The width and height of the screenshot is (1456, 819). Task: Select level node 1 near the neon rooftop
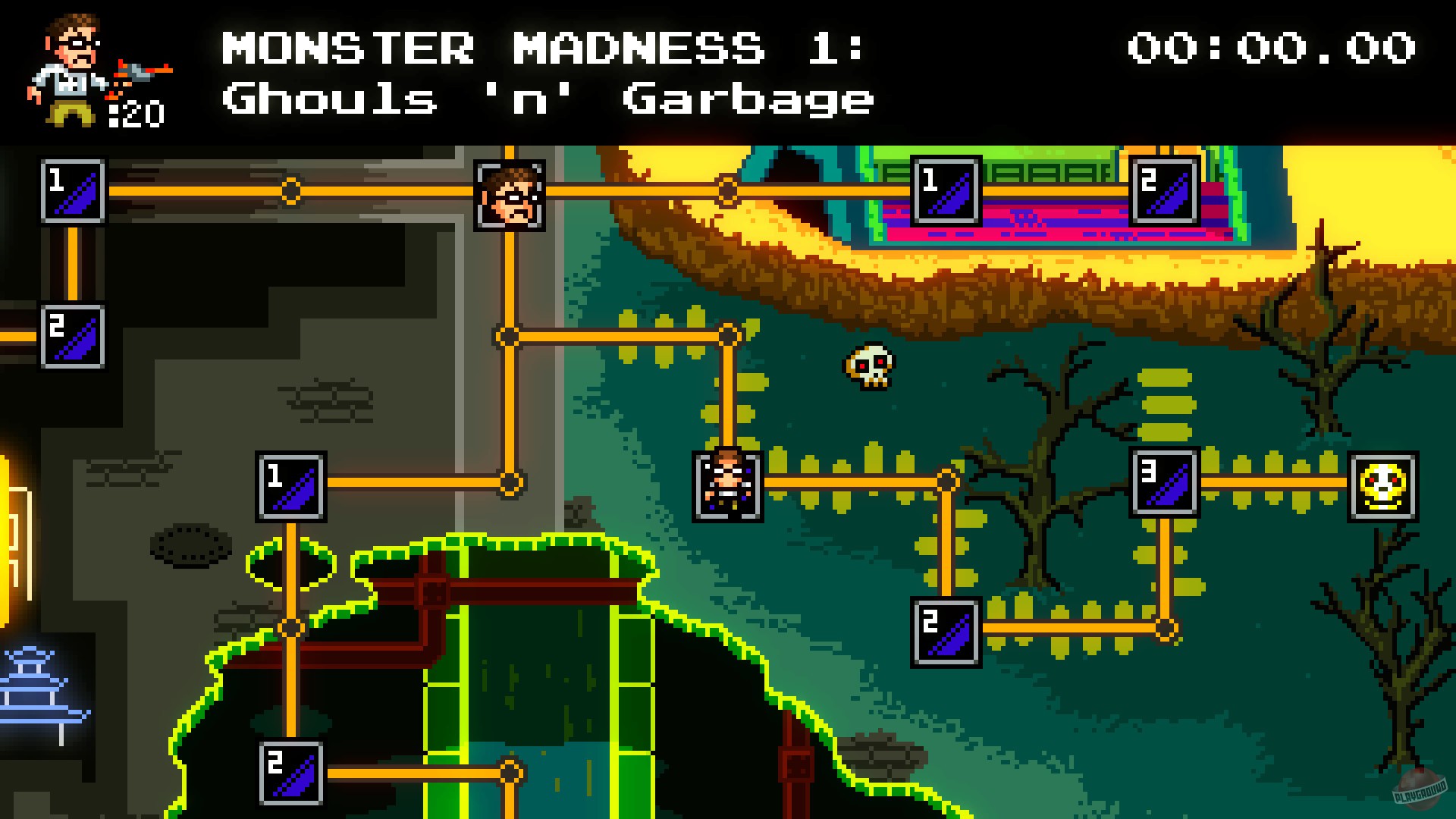tap(946, 190)
